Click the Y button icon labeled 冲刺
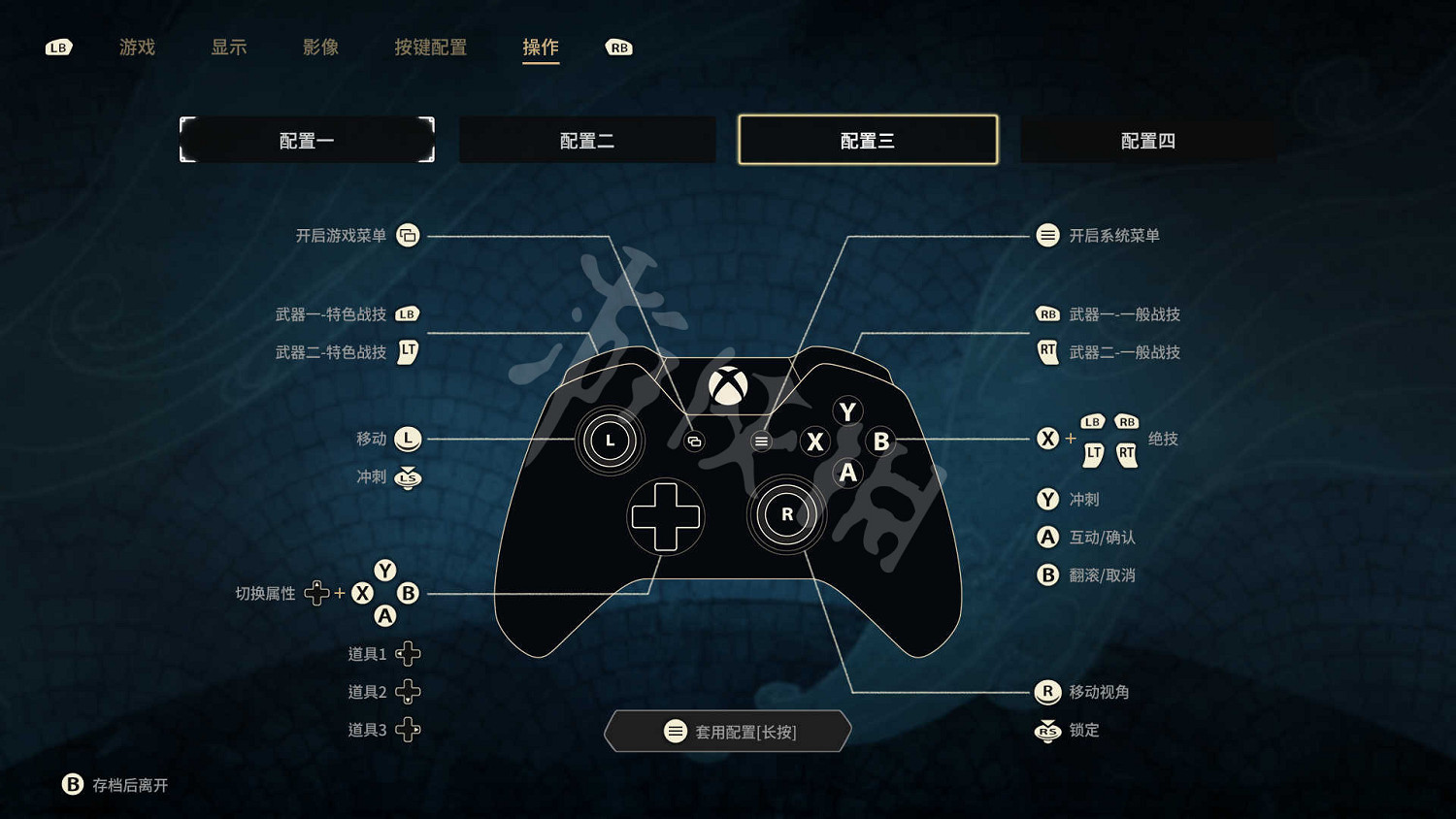 point(1047,499)
